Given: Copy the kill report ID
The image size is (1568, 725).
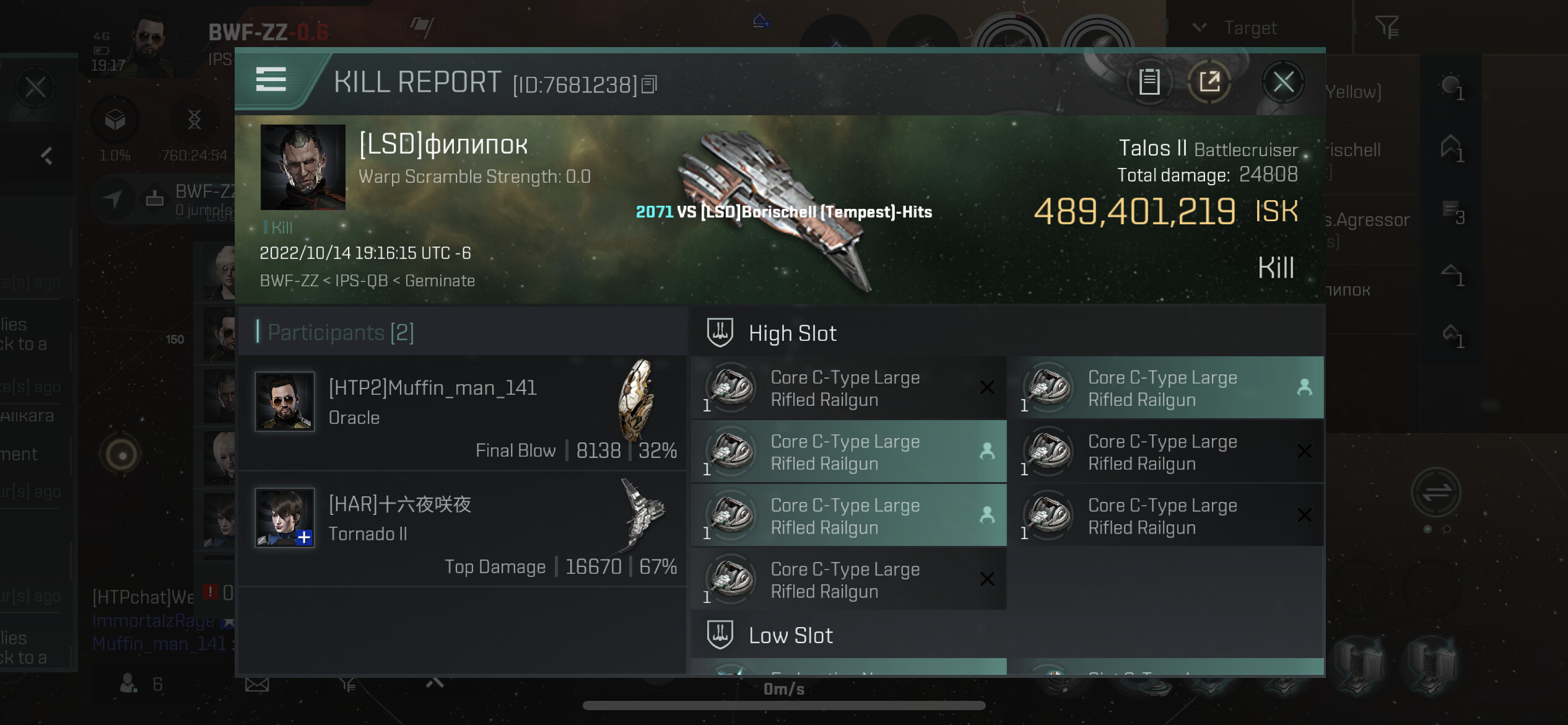Looking at the screenshot, I should point(649,84).
